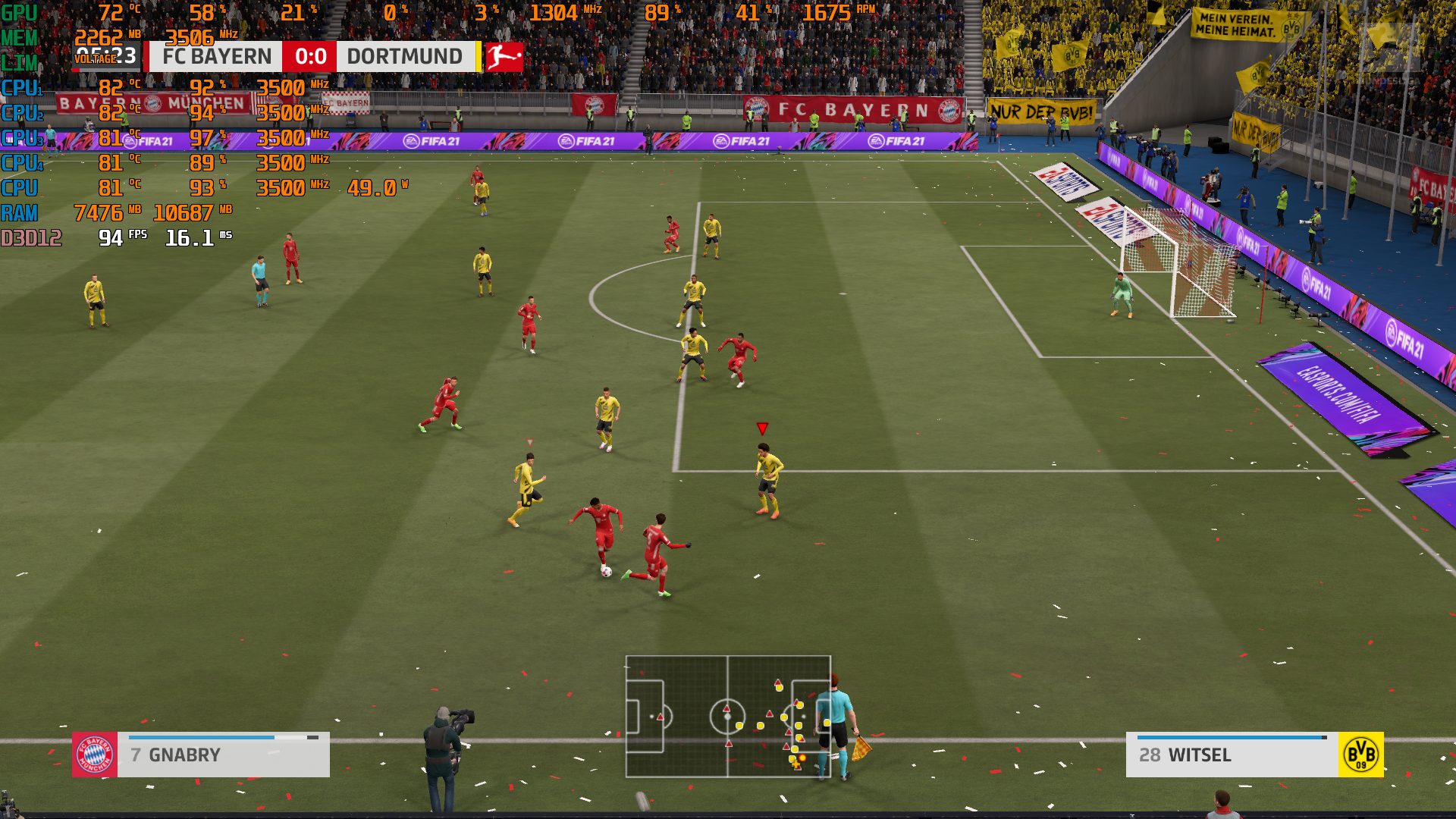Click the red offside indicator above the Dortmund player
Viewport: 1456px width, 819px height.
tap(761, 429)
